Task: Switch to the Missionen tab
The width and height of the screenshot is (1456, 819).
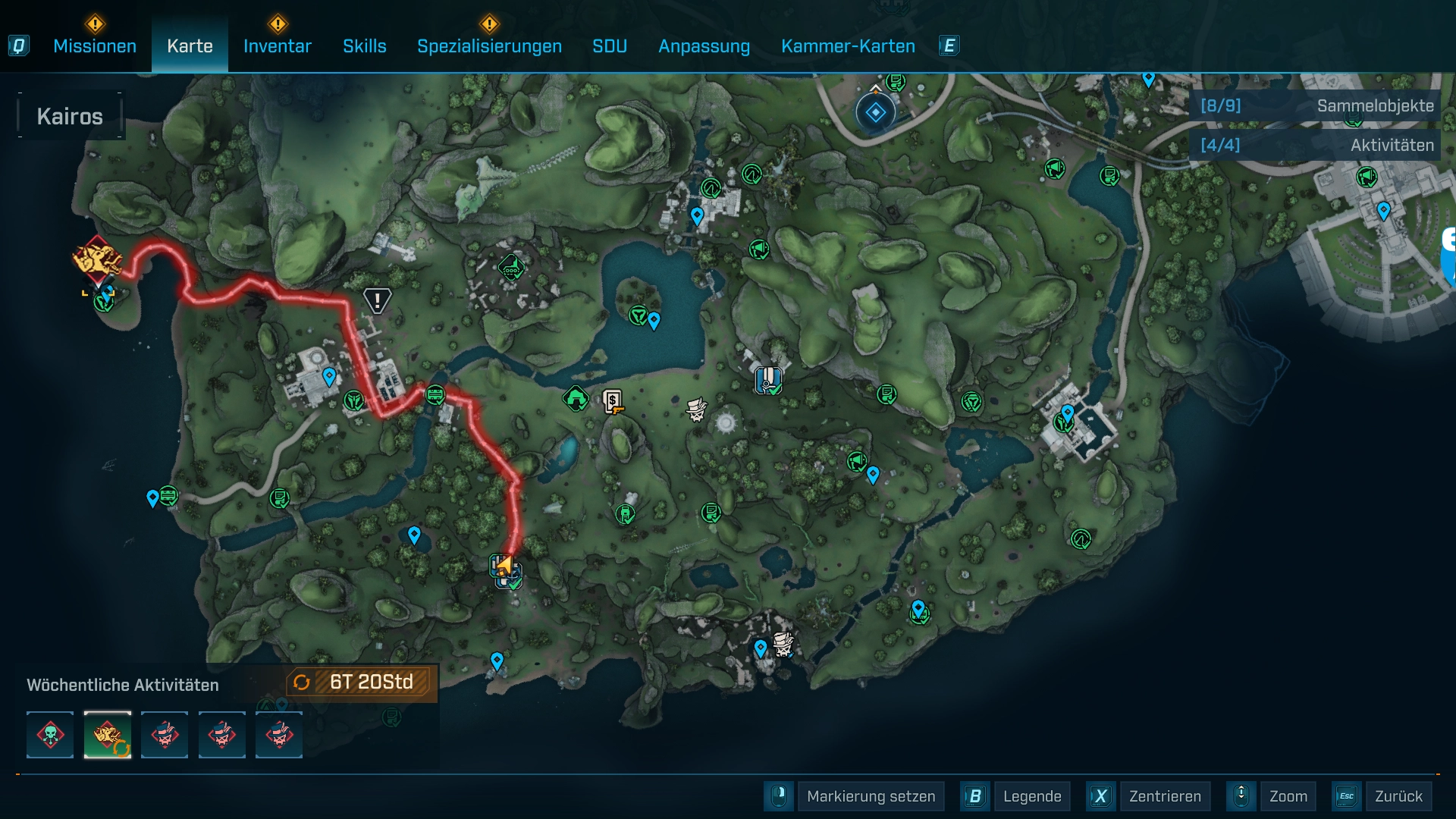Action: click(x=95, y=46)
